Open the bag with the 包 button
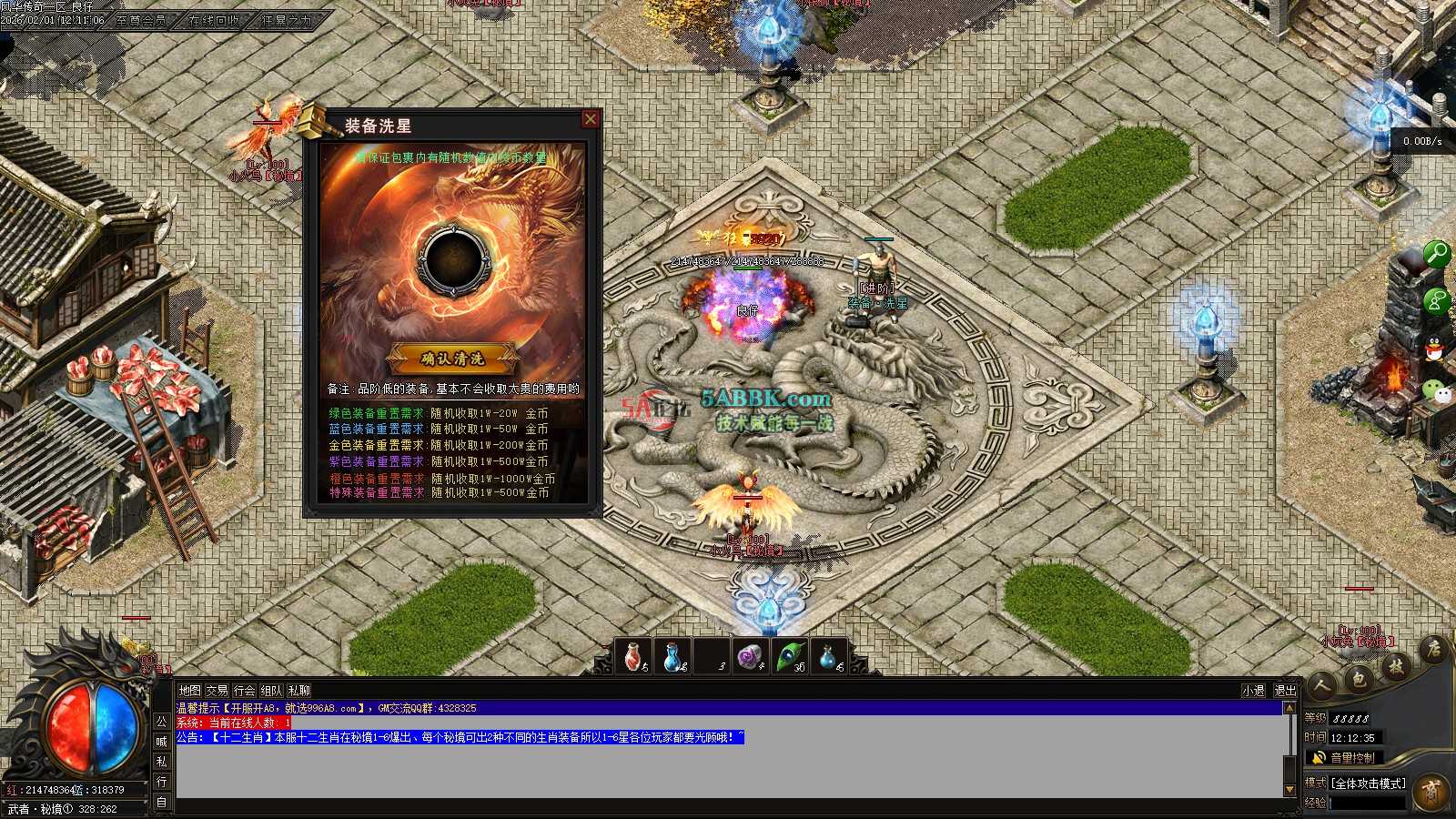This screenshot has height=819, width=1456. tap(1359, 679)
